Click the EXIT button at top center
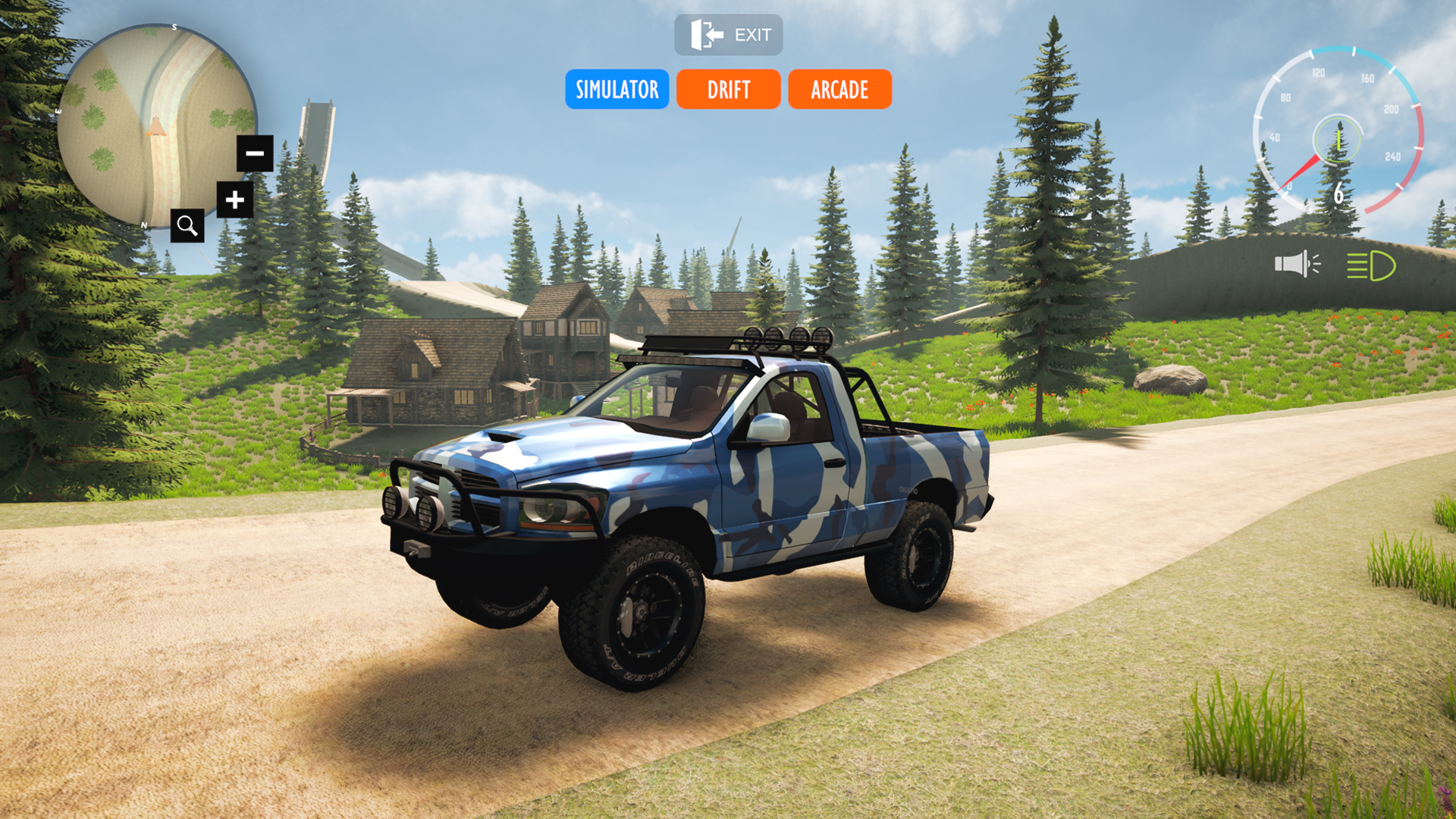This screenshot has height=819, width=1456. click(x=729, y=33)
